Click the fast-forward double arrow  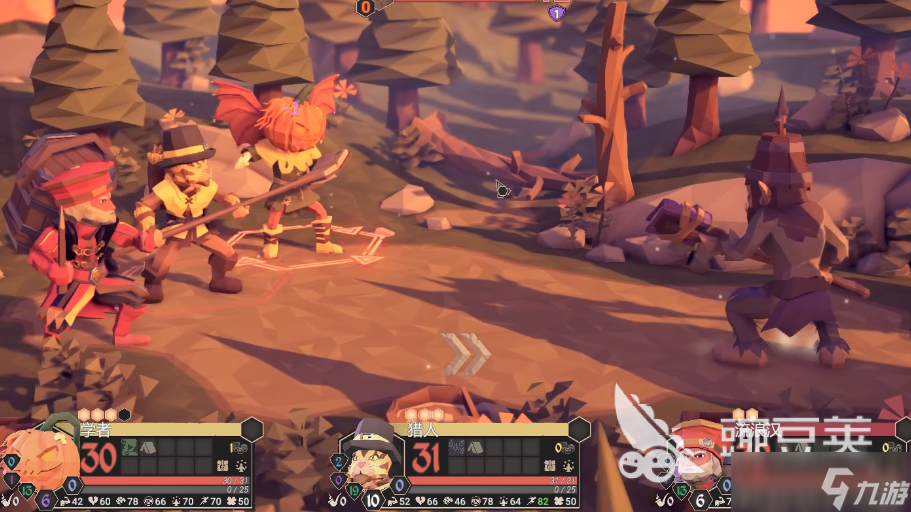coord(467,353)
